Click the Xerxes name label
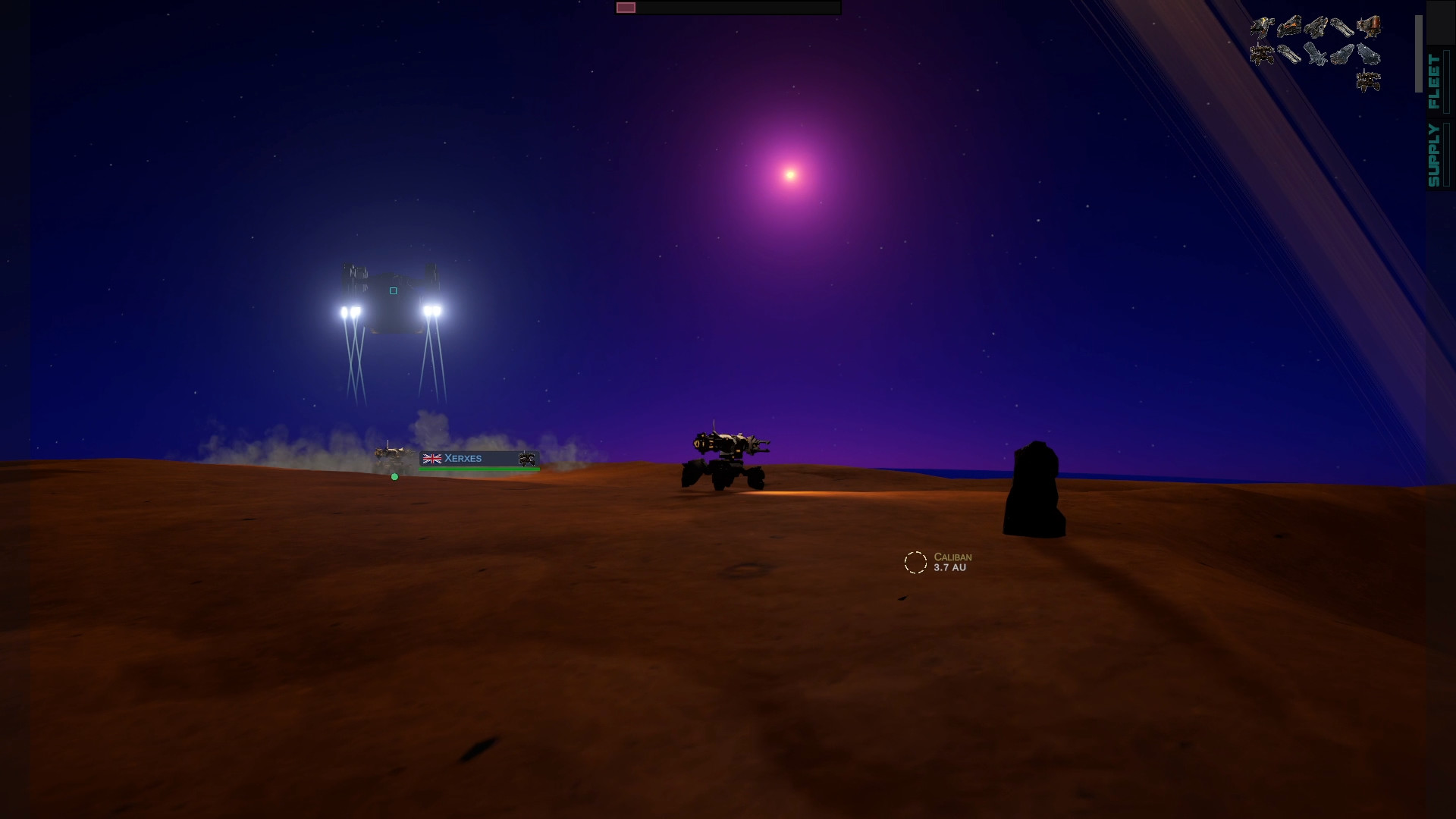 click(x=463, y=458)
